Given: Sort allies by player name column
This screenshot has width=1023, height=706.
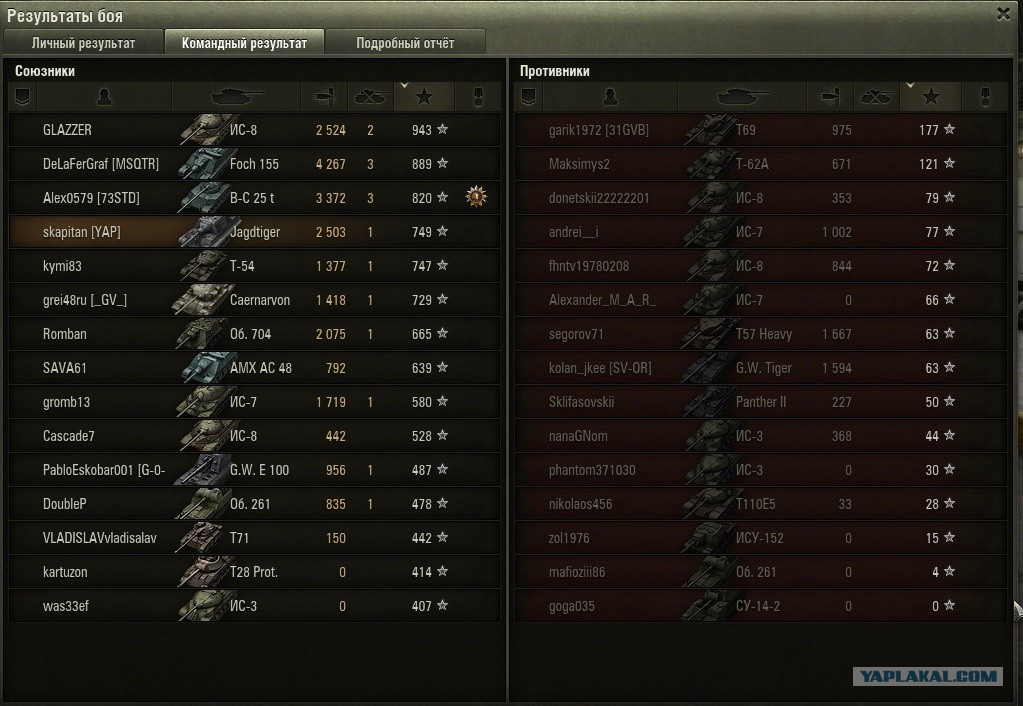Looking at the screenshot, I should point(104,97).
